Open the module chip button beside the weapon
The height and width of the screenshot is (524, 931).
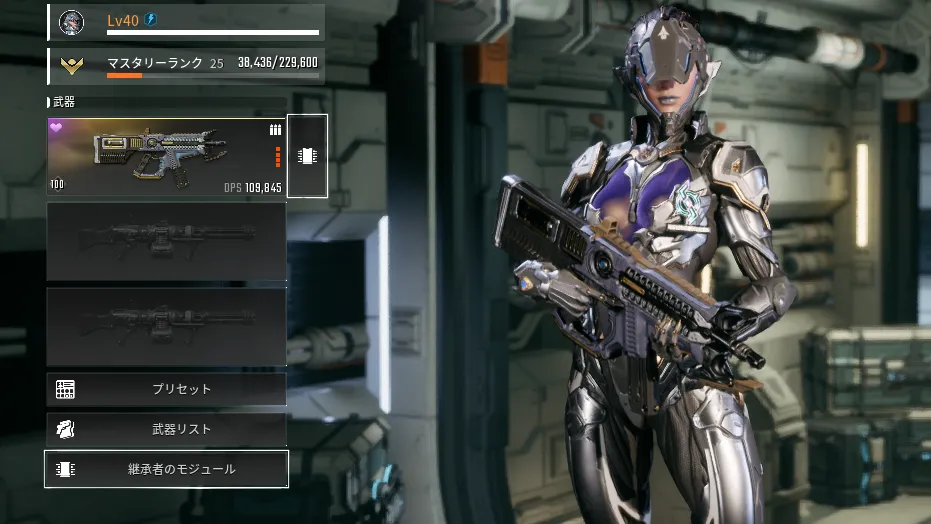pos(307,156)
